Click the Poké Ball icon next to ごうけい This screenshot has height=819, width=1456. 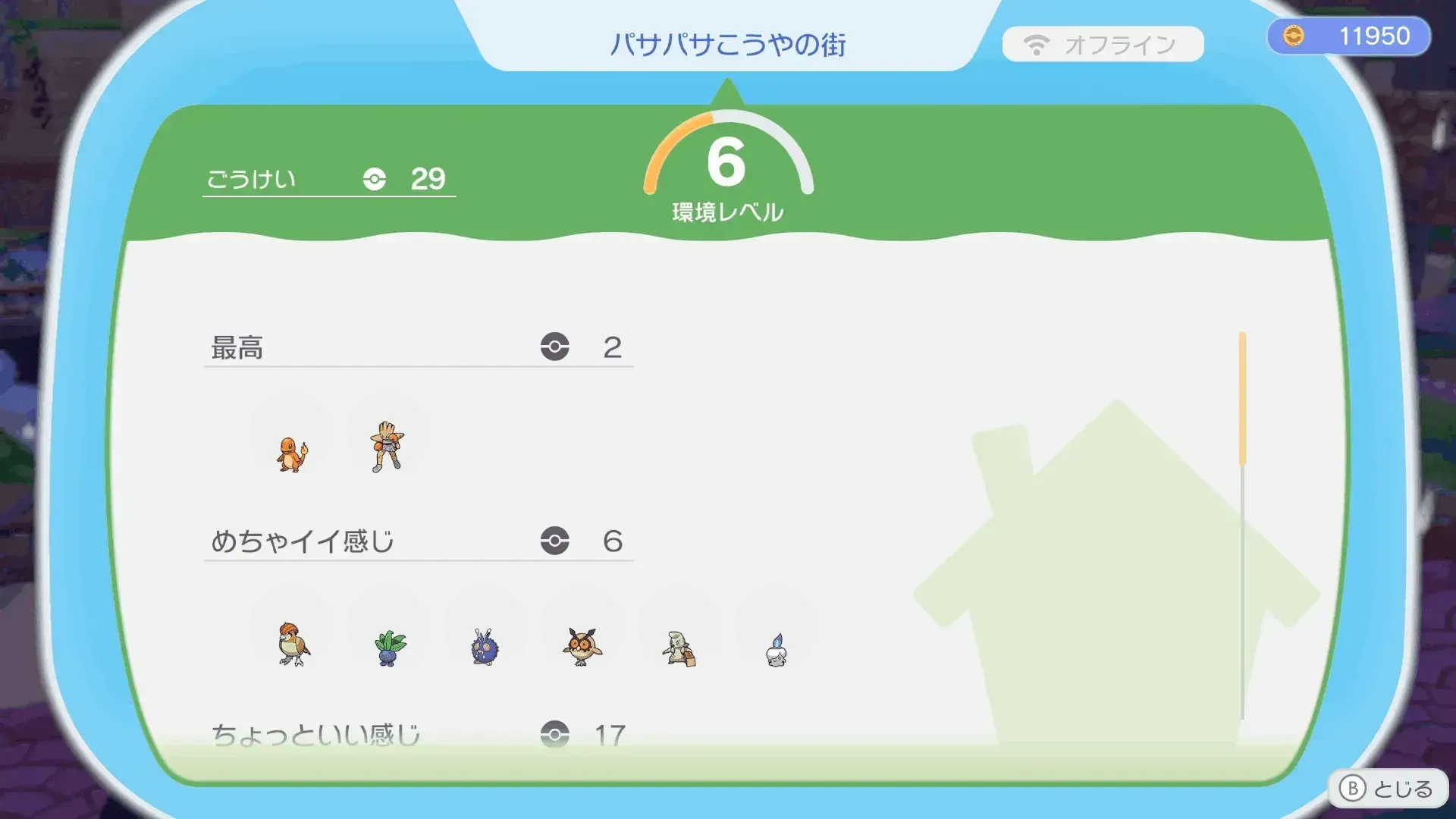373,180
